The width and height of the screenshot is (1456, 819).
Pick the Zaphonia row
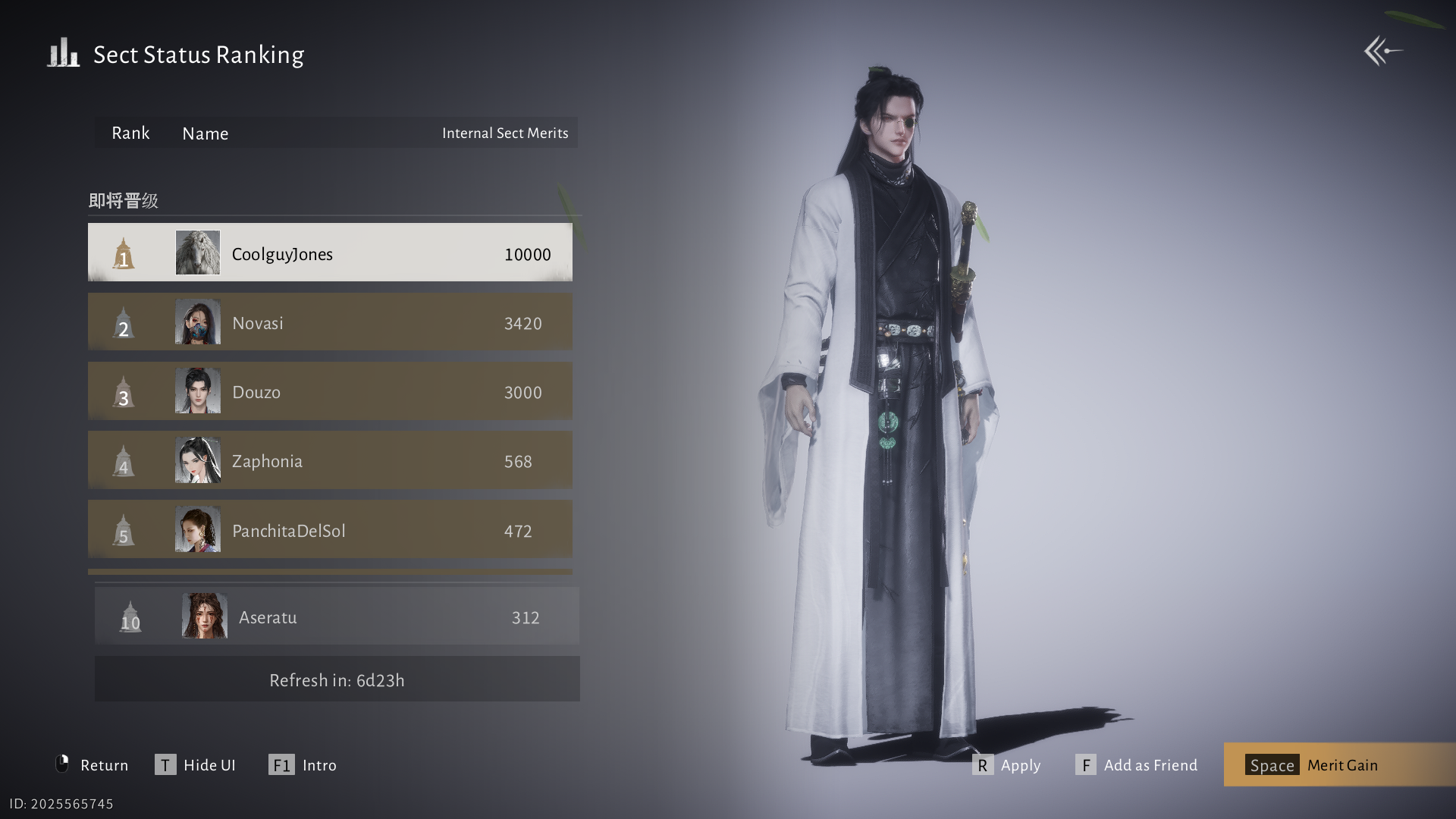coord(330,460)
